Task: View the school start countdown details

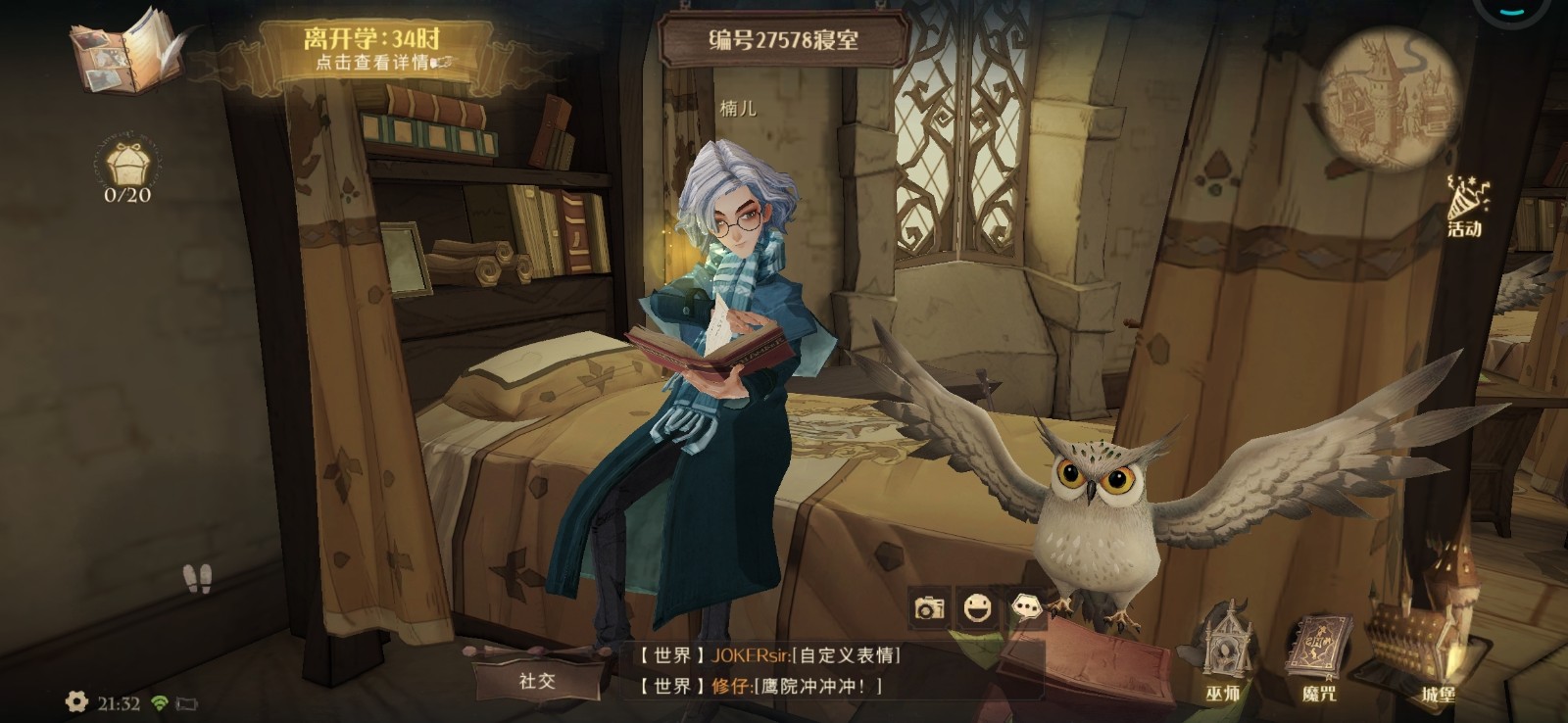Action: click(x=373, y=49)
